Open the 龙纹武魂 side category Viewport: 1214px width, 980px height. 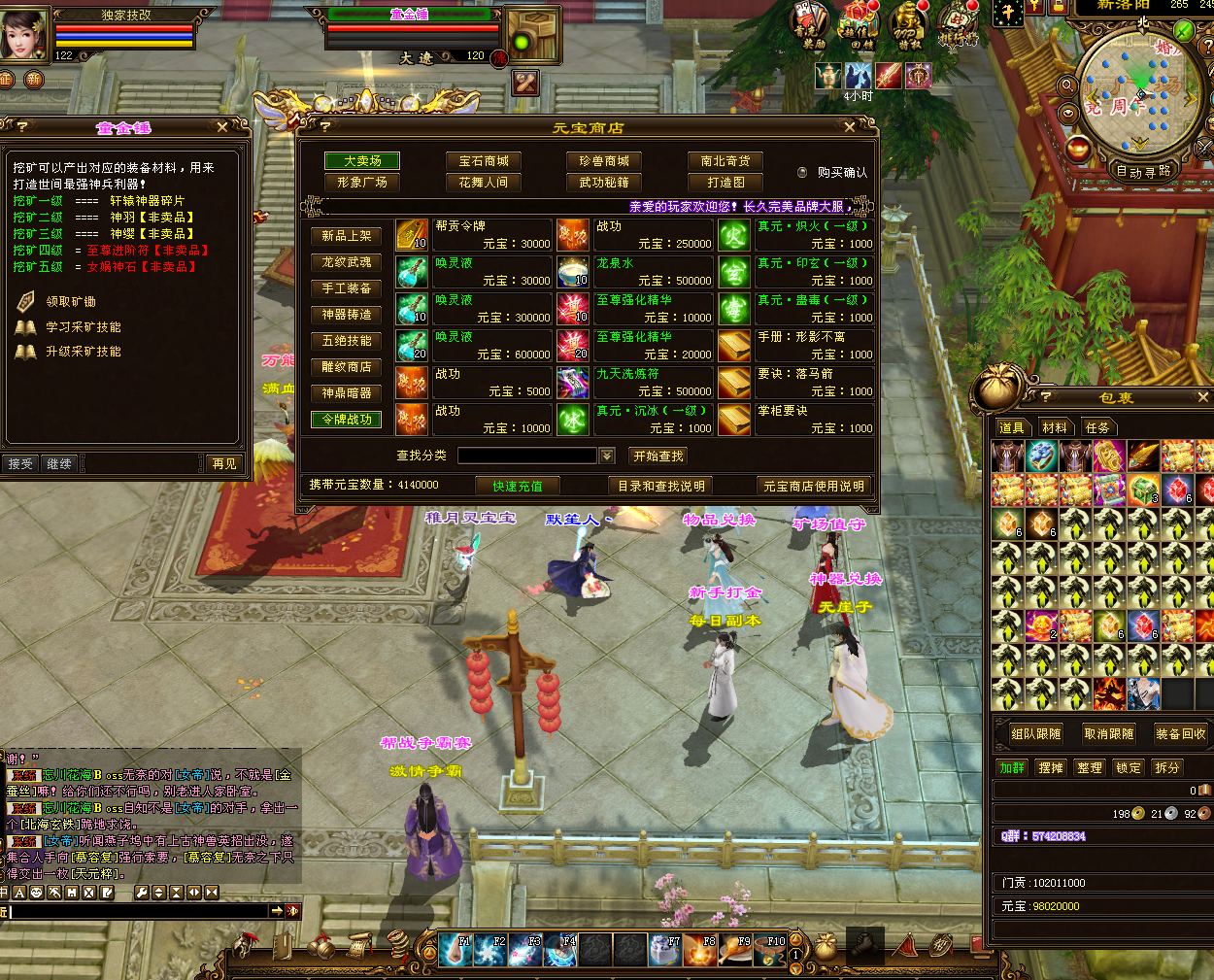(347, 262)
